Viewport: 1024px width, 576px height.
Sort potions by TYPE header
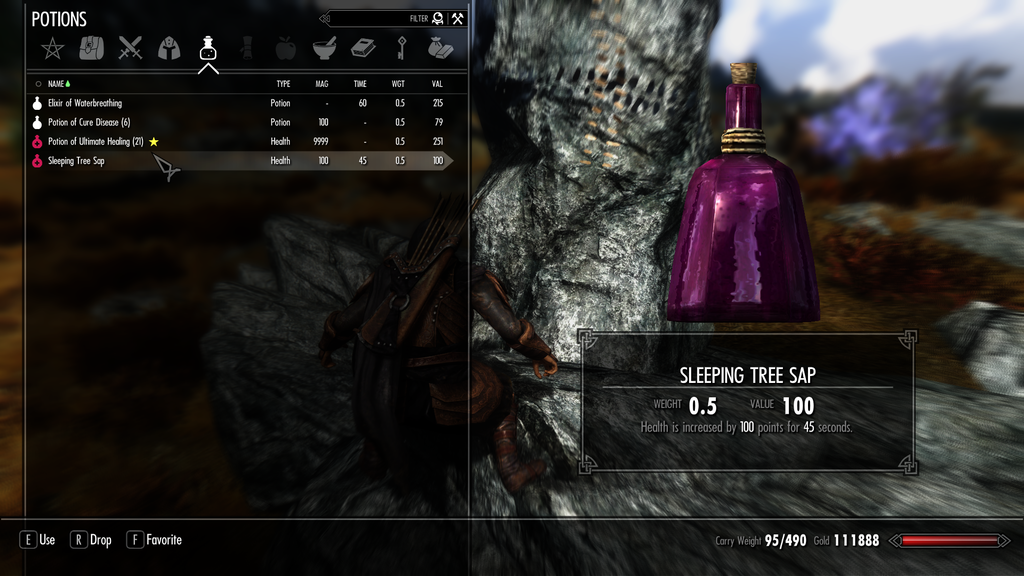click(x=283, y=85)
